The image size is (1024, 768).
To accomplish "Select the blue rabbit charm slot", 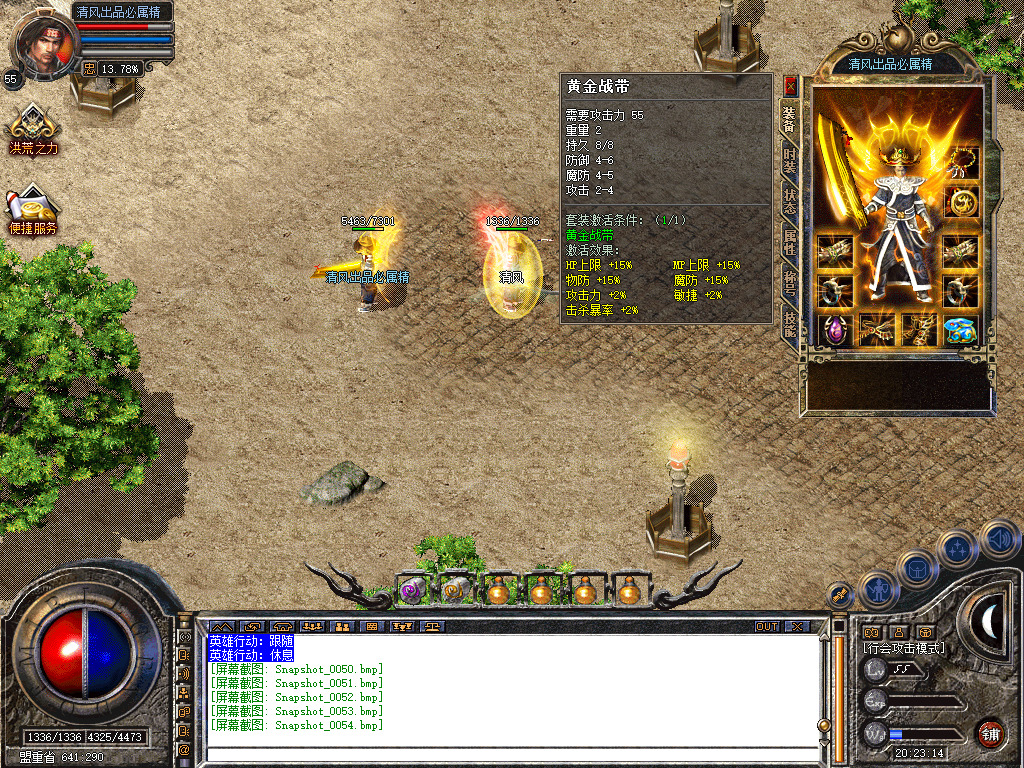I will click(961, 330).
